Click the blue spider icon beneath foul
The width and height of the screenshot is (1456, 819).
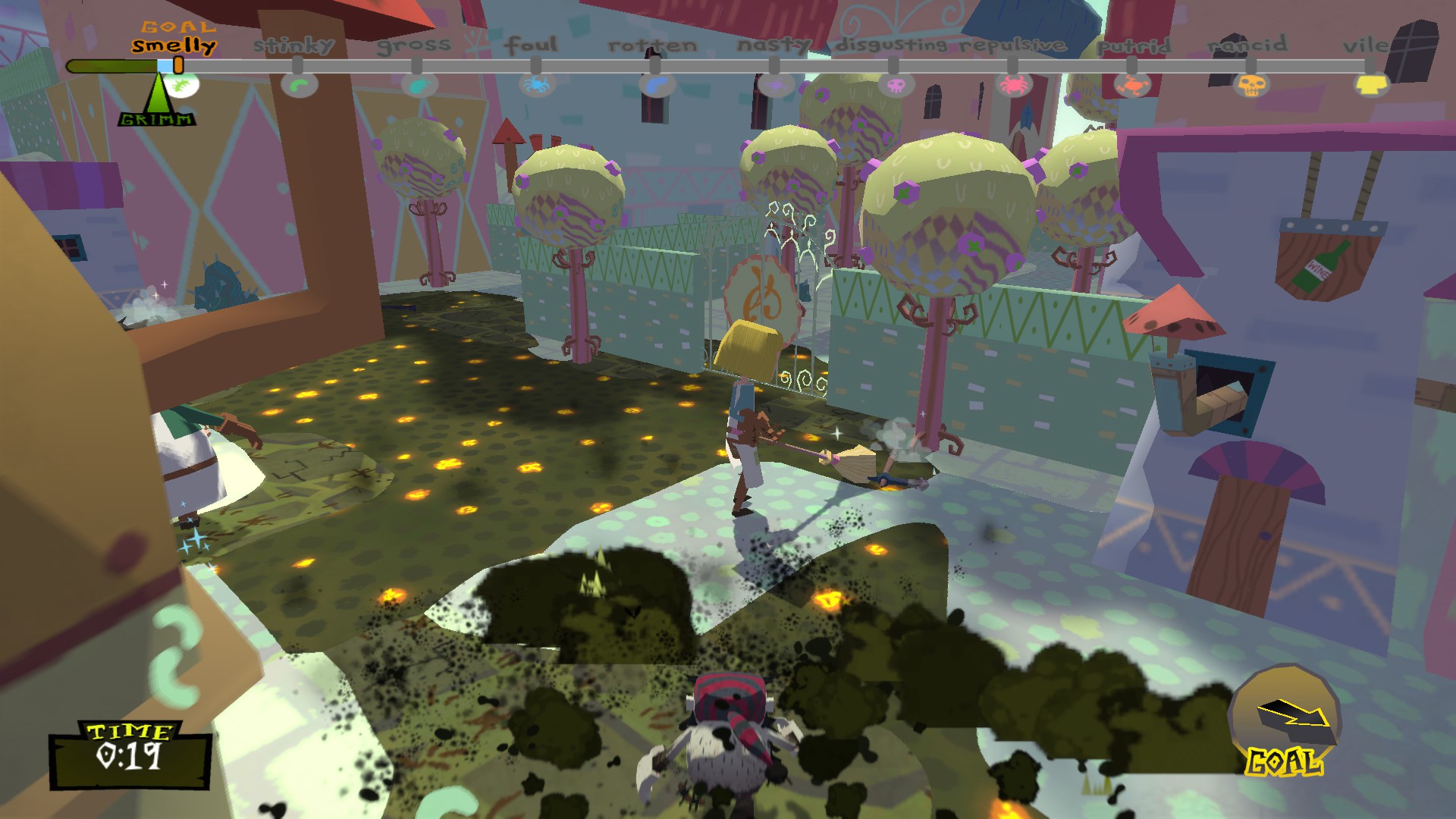(540, 85)
